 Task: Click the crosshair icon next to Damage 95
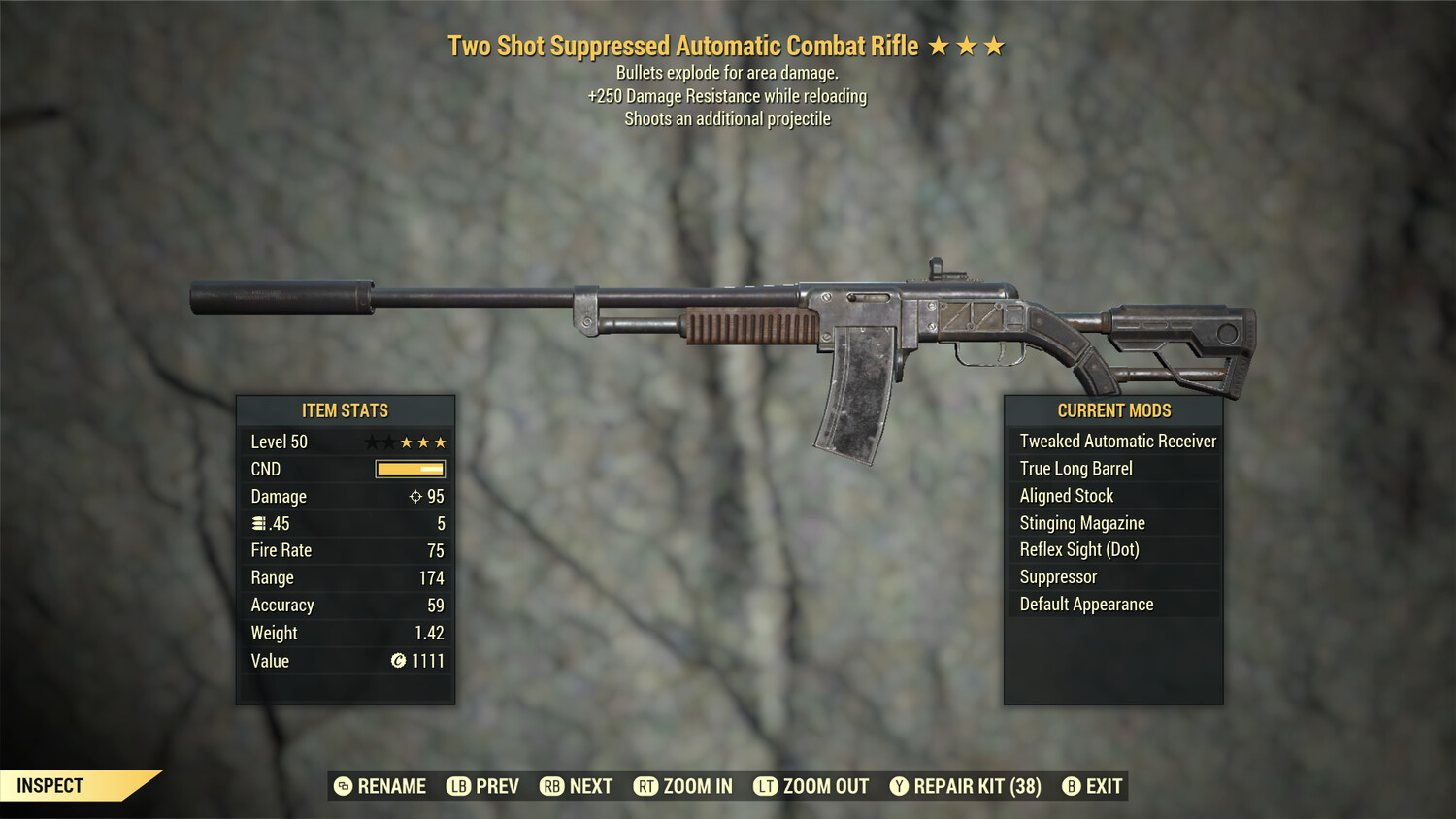pyautogui.click(x=416, y=496)
